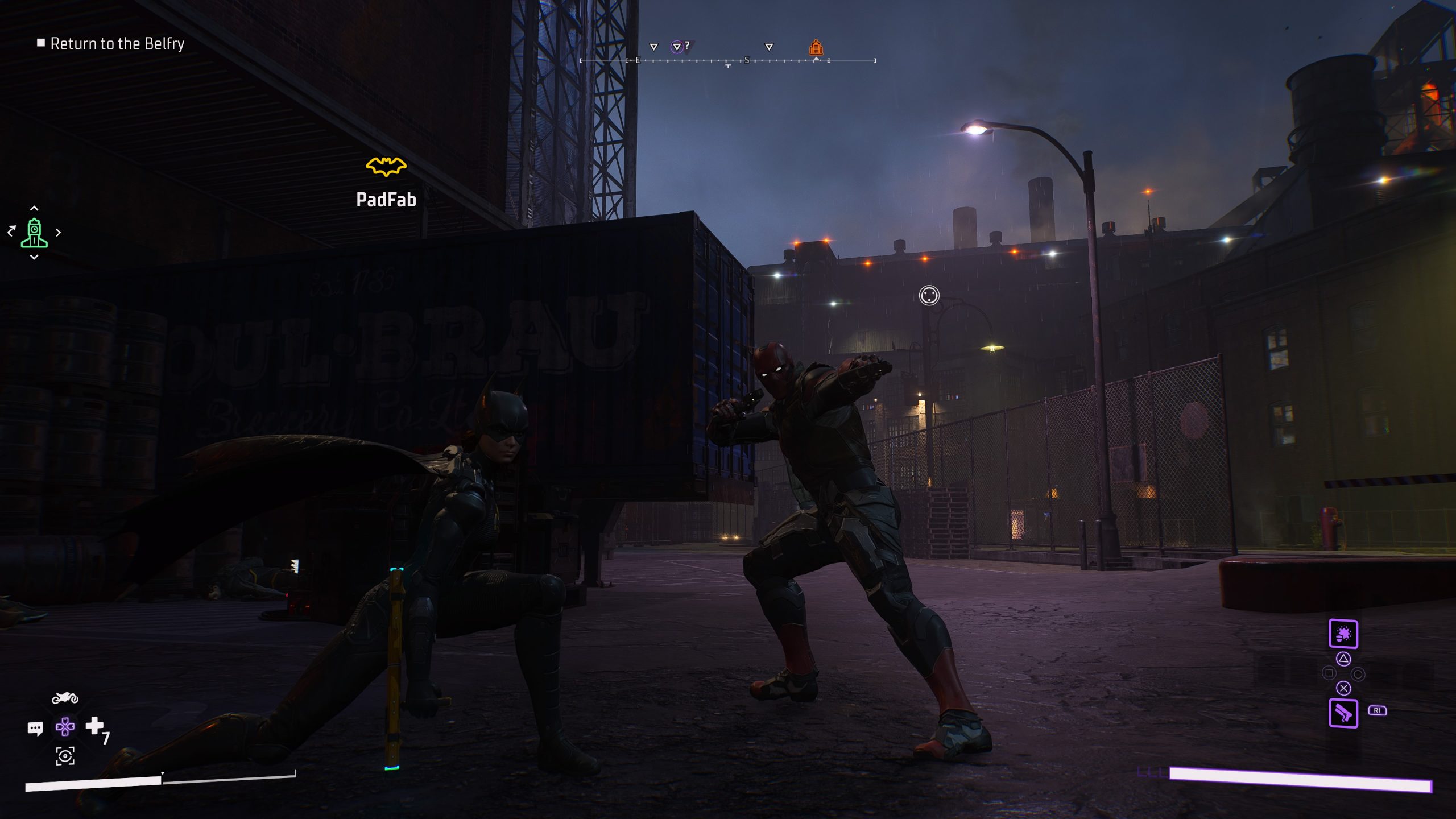Summon the Batcycle with the motorcycle icon

65,698
